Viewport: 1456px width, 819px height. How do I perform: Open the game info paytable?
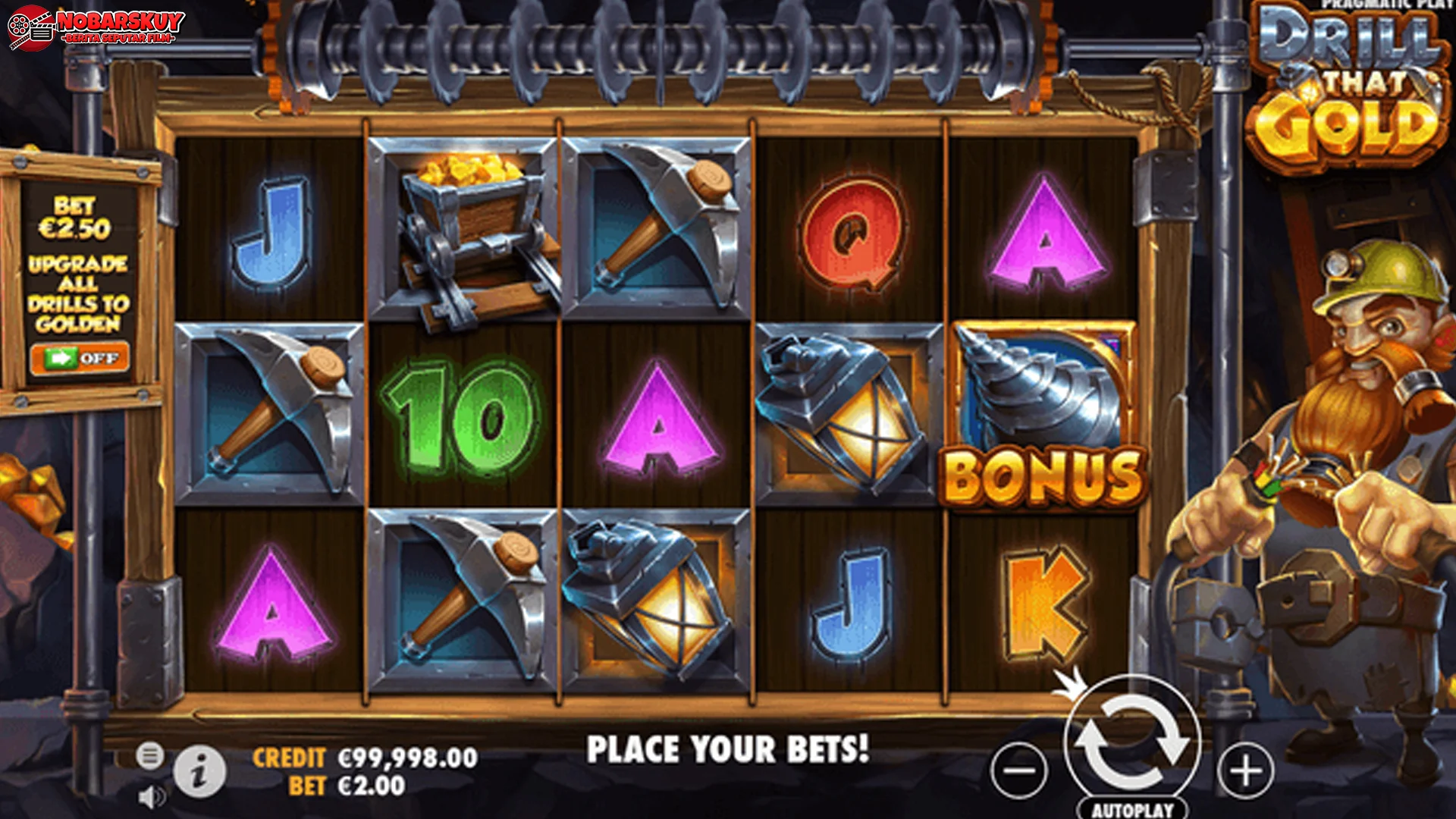tap(199, 772)
